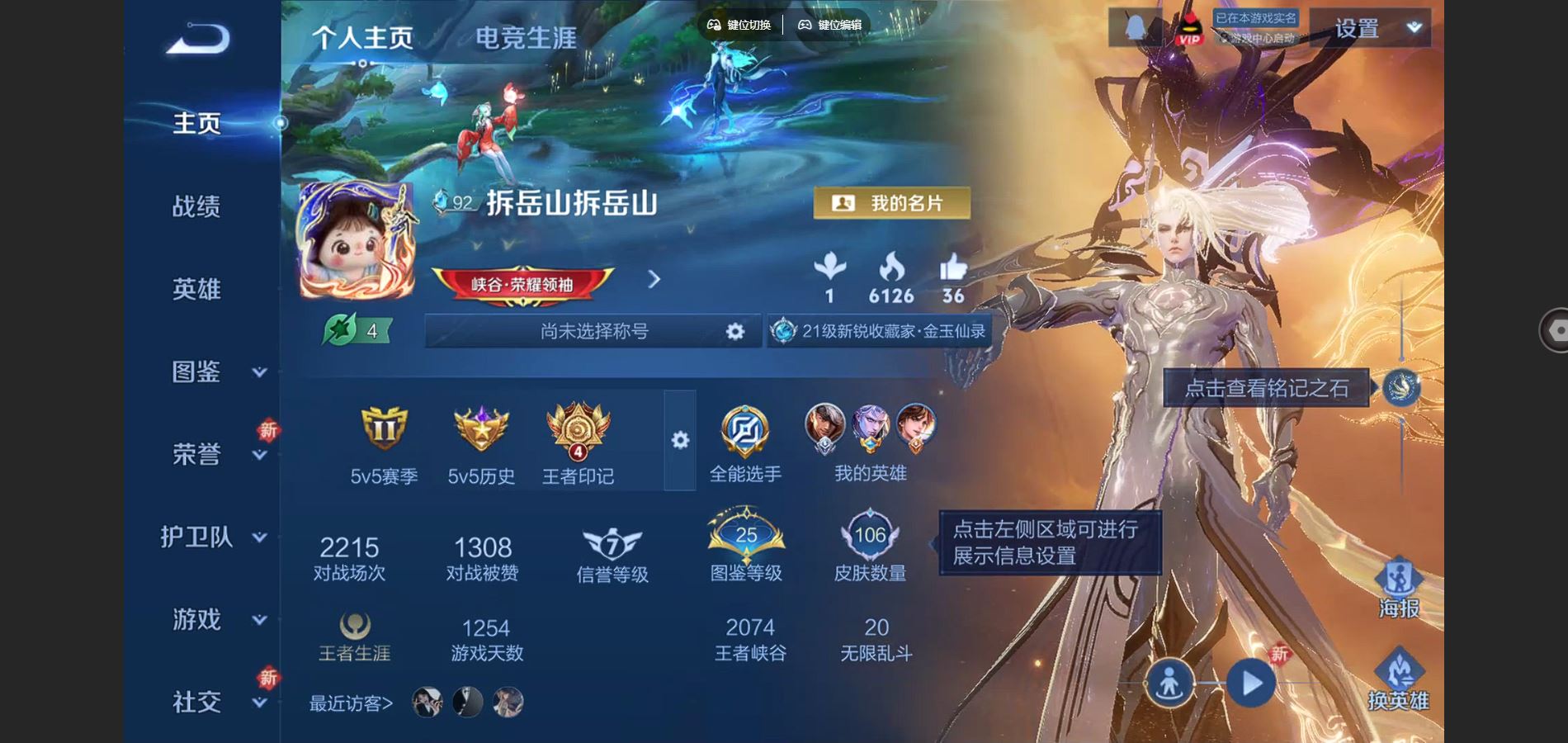Switch to the 电竞生涯 tab
1568x743 pixels.
pos(526,37)
